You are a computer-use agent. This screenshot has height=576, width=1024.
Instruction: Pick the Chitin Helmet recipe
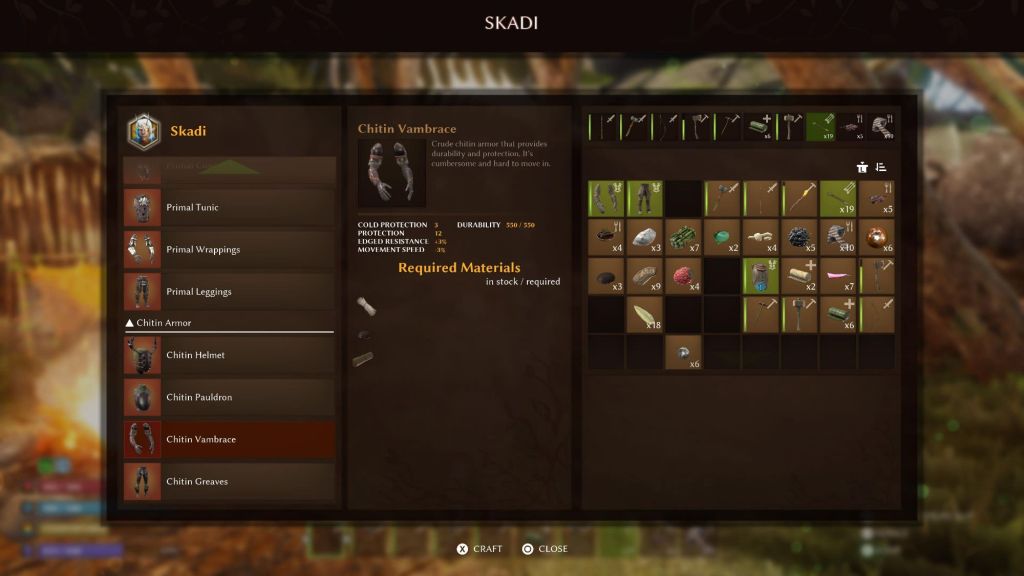[x=229, y=355]
